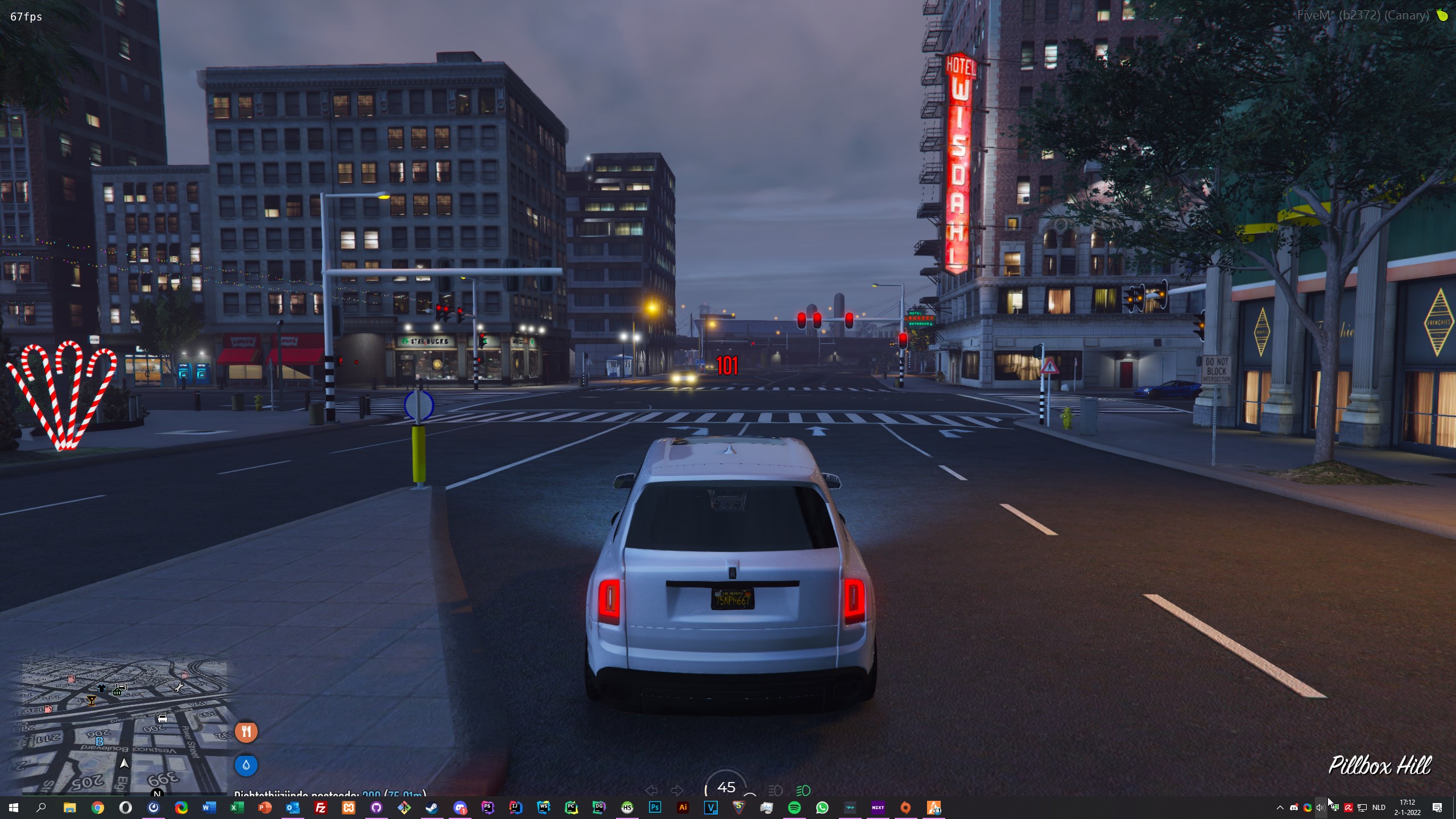Click the blue water drop thirst icon
The width and height of the screenshot is (1456, 819).
pyautogui.click(x=246, y=765)
